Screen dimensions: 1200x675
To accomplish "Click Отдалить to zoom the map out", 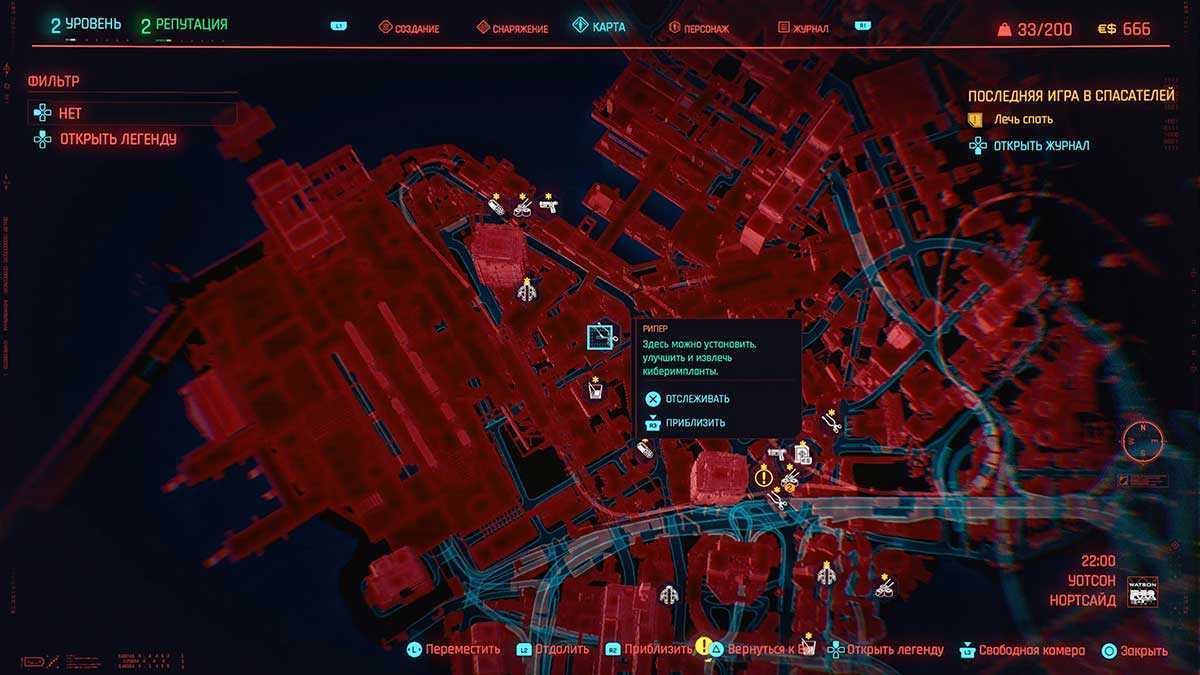I will 561,650.
